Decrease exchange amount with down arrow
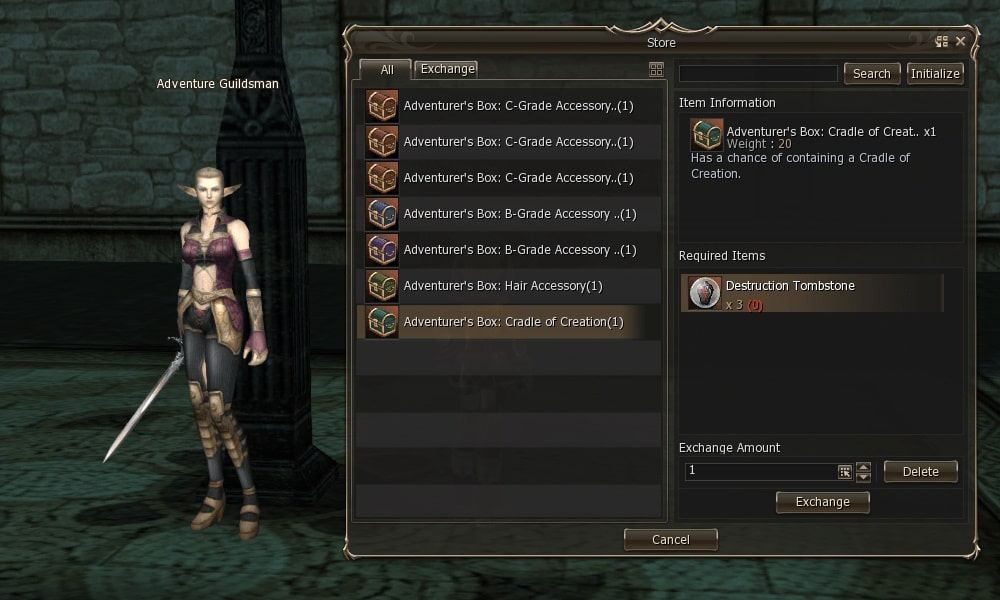1000x600 pixels. click(864, 477)
